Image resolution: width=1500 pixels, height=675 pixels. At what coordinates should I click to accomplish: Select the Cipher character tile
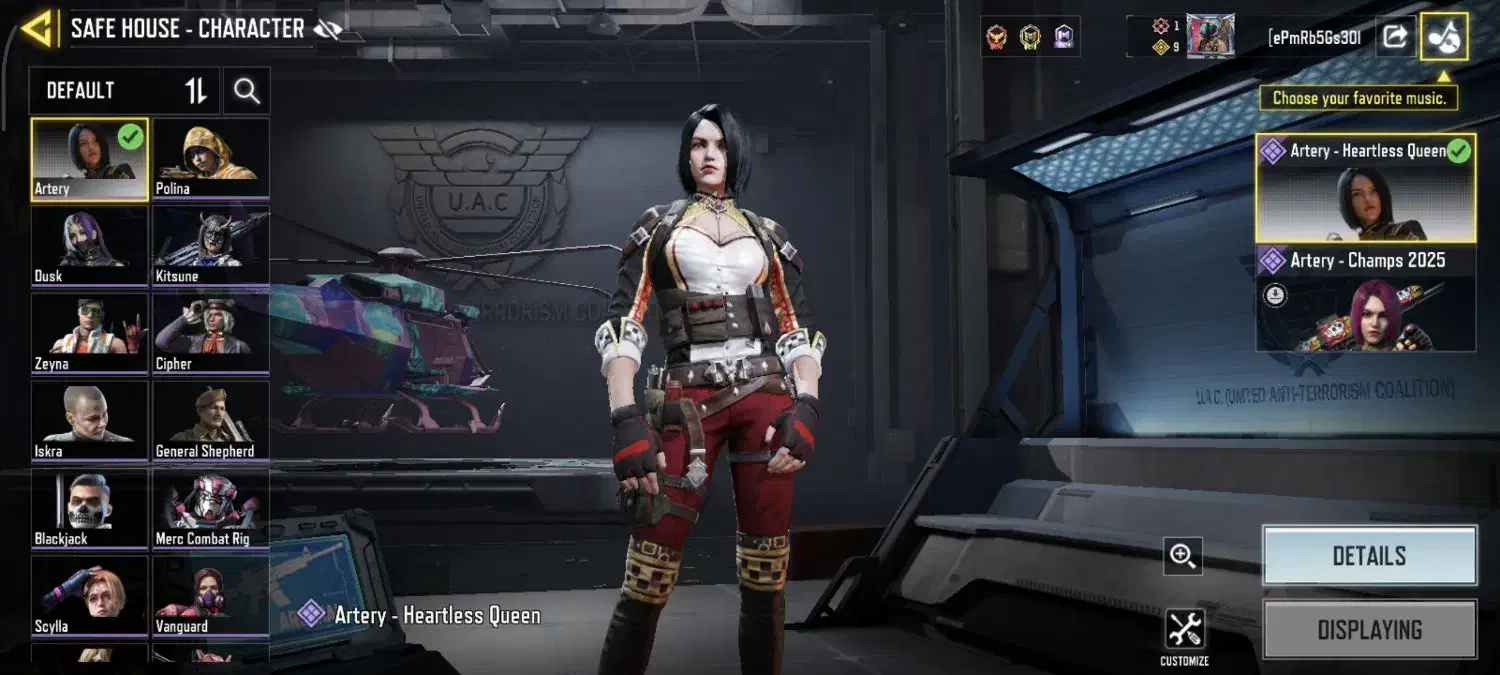211,333
